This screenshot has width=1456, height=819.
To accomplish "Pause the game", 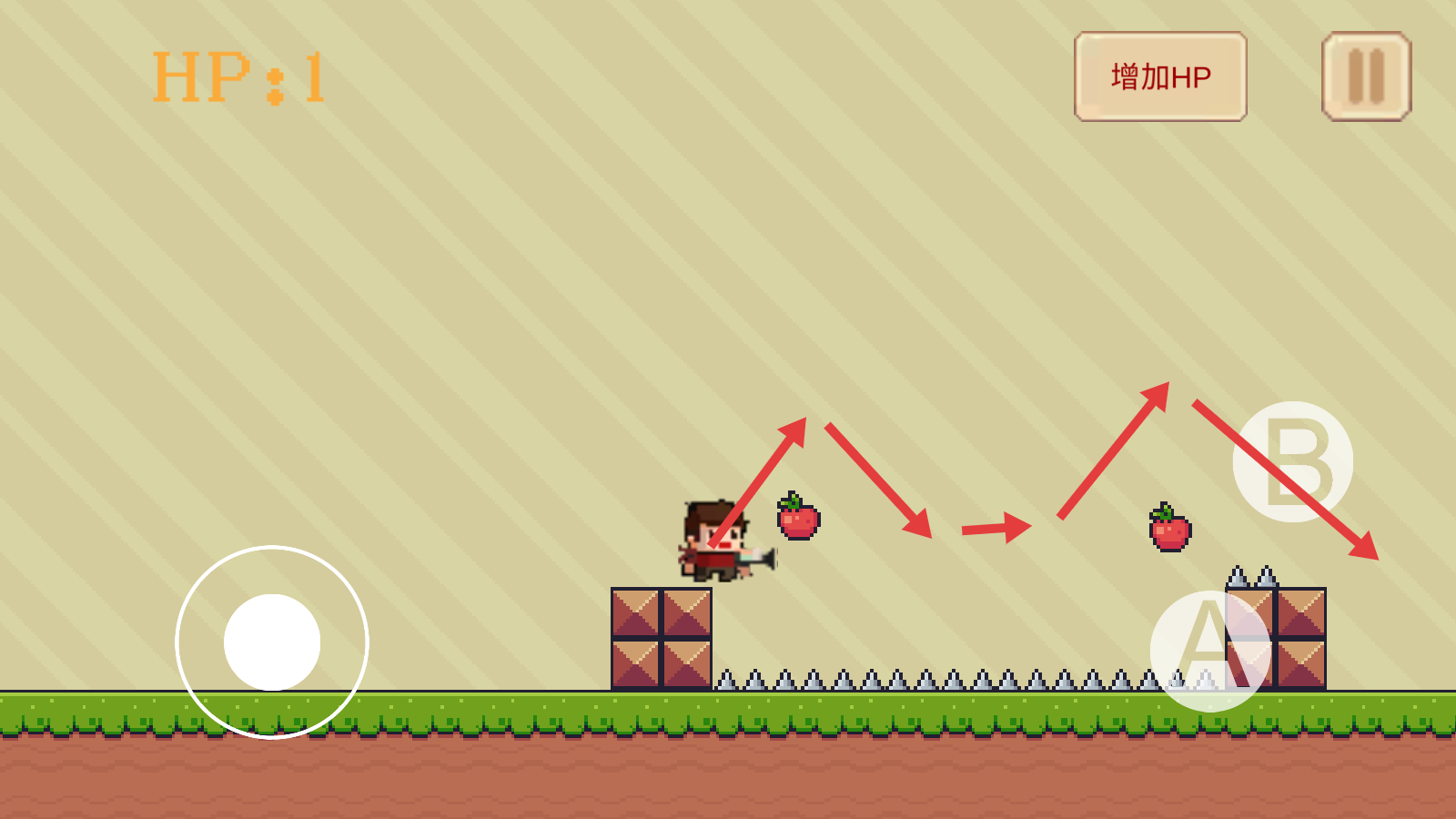I will 1366,76.
